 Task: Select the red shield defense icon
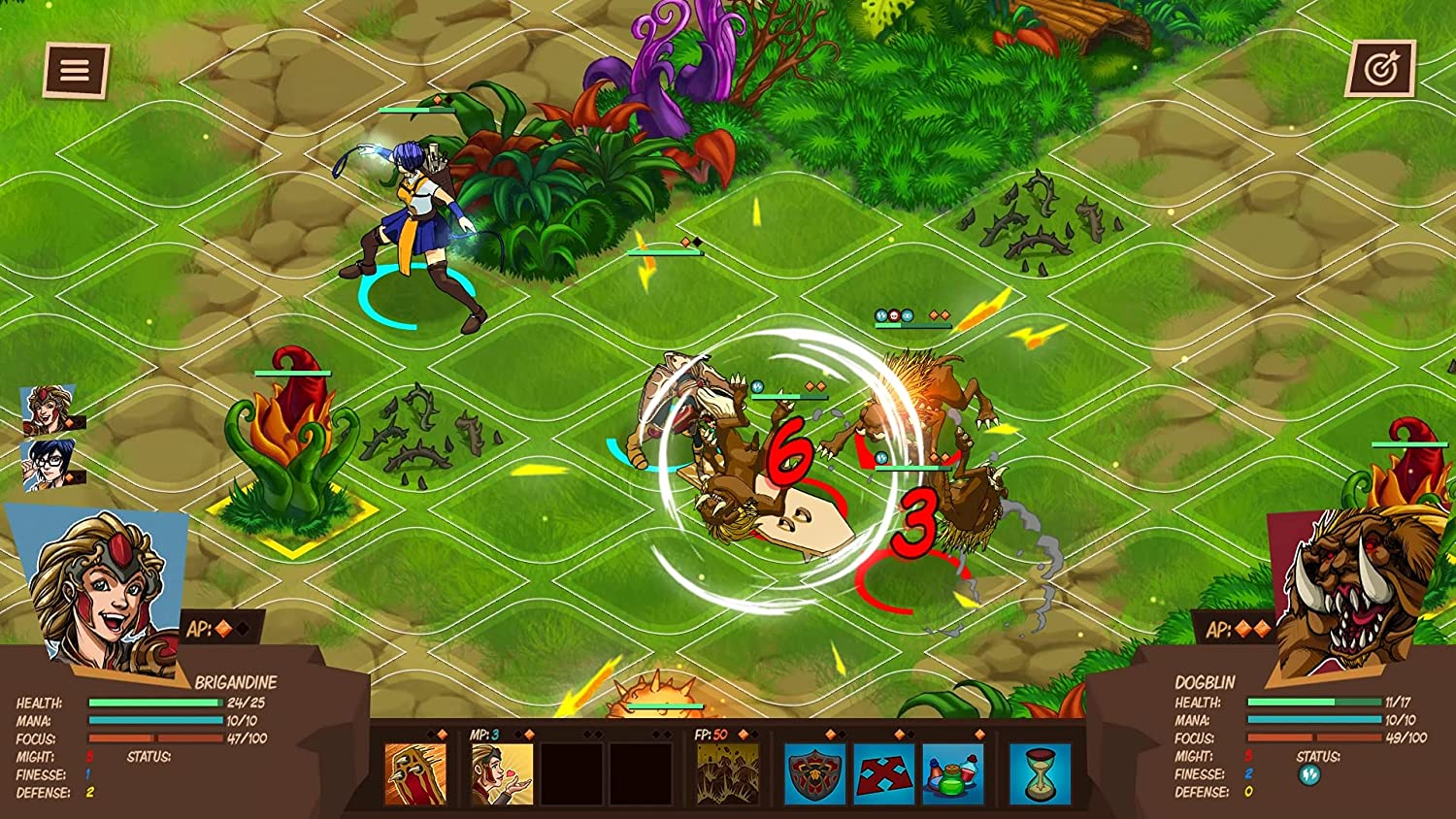pyautogui.click(x=813, y=776)
